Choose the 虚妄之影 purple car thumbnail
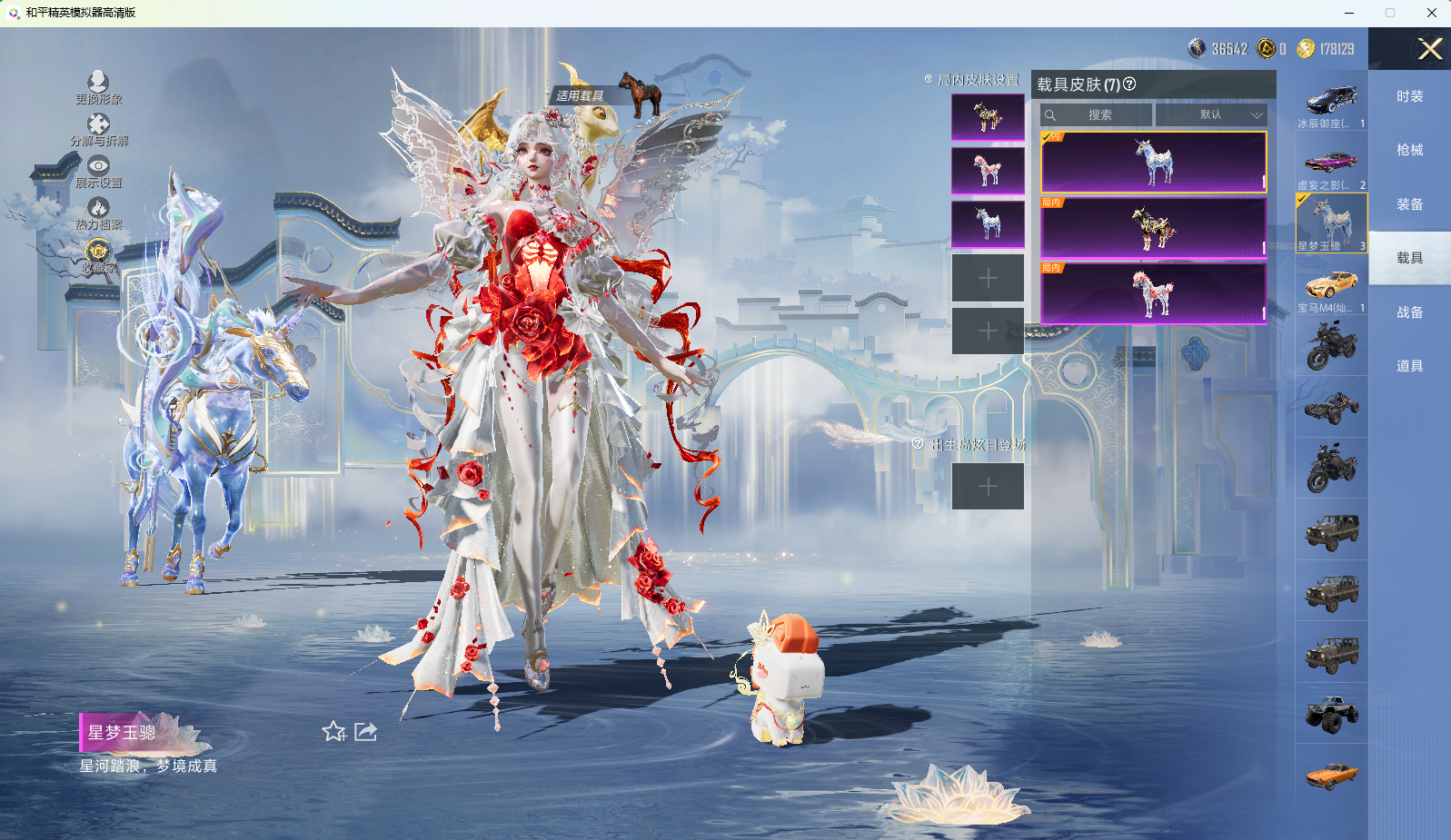This screenshot has width=1451, height=840. [1331, 163]
